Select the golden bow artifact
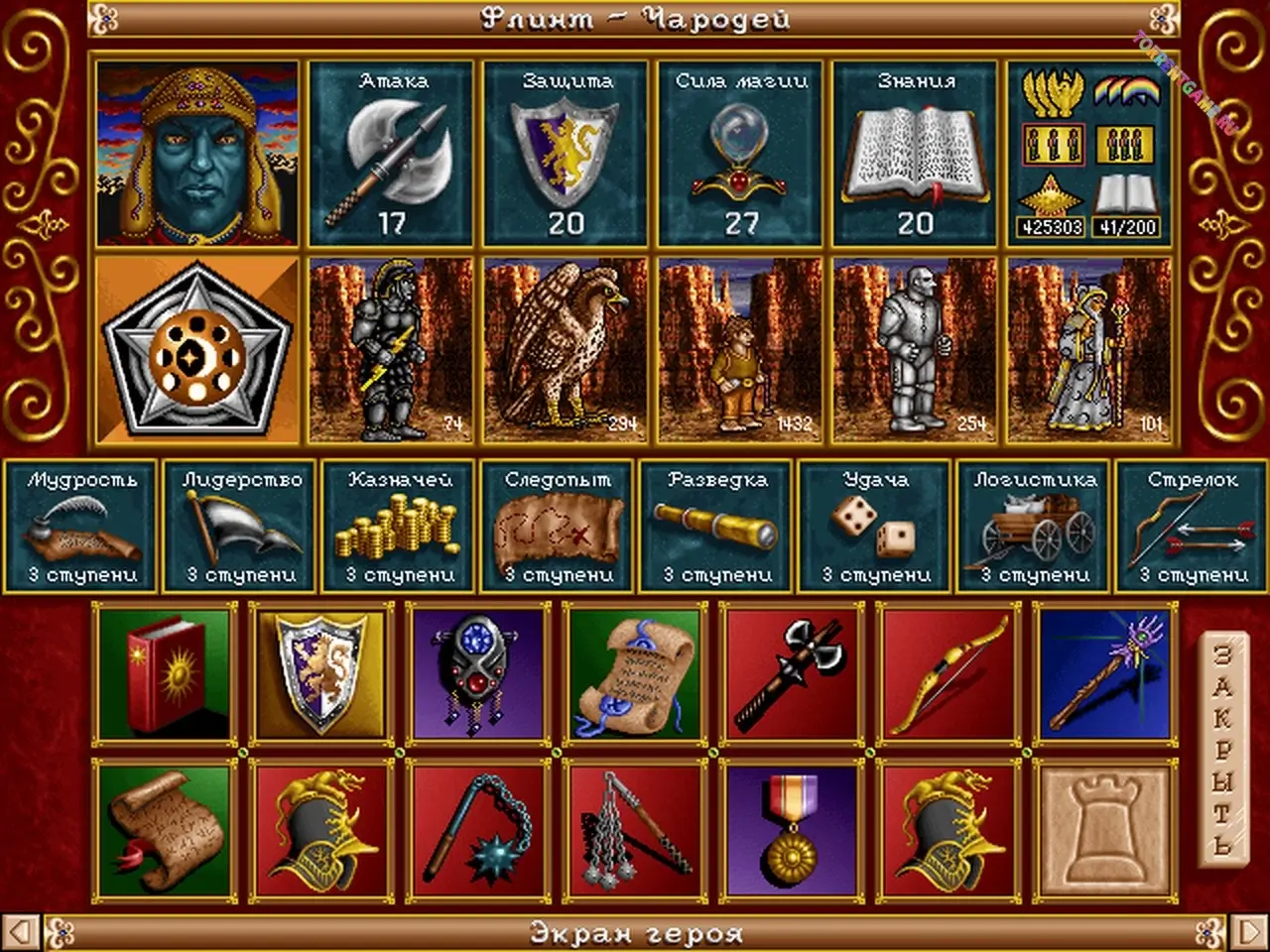Screen dimensions: 1270x952 coord(949,672)
